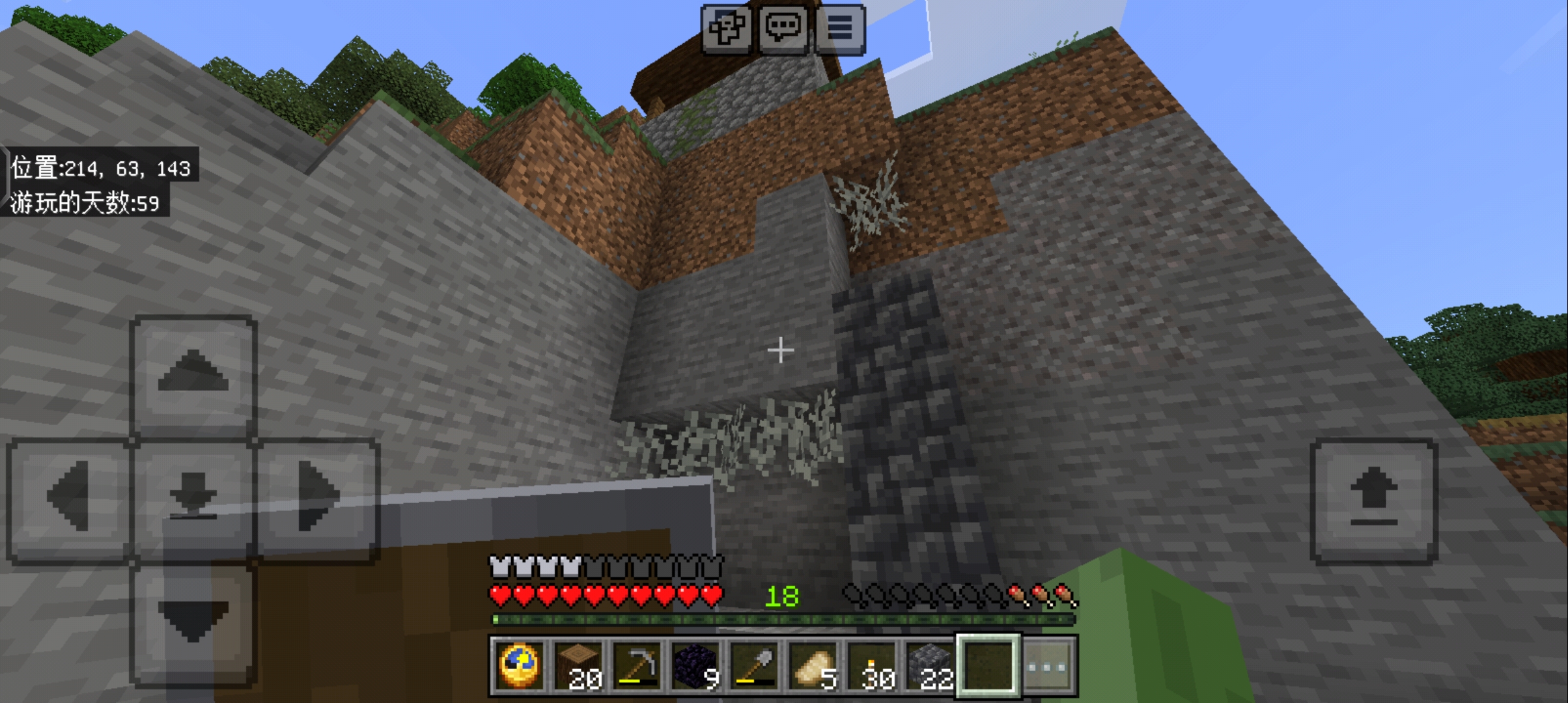Open the chat speech bubble button

[782, 29]
